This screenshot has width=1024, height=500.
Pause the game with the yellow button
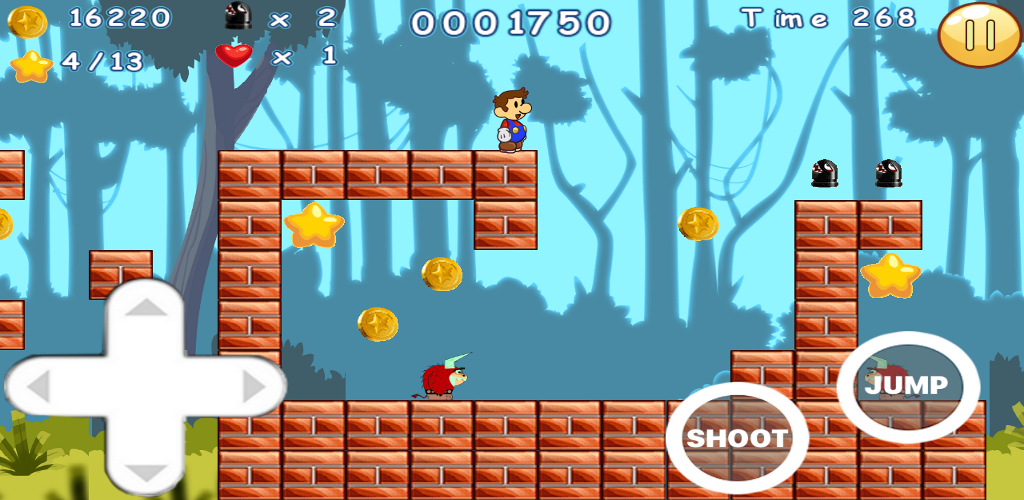[980, 35]
